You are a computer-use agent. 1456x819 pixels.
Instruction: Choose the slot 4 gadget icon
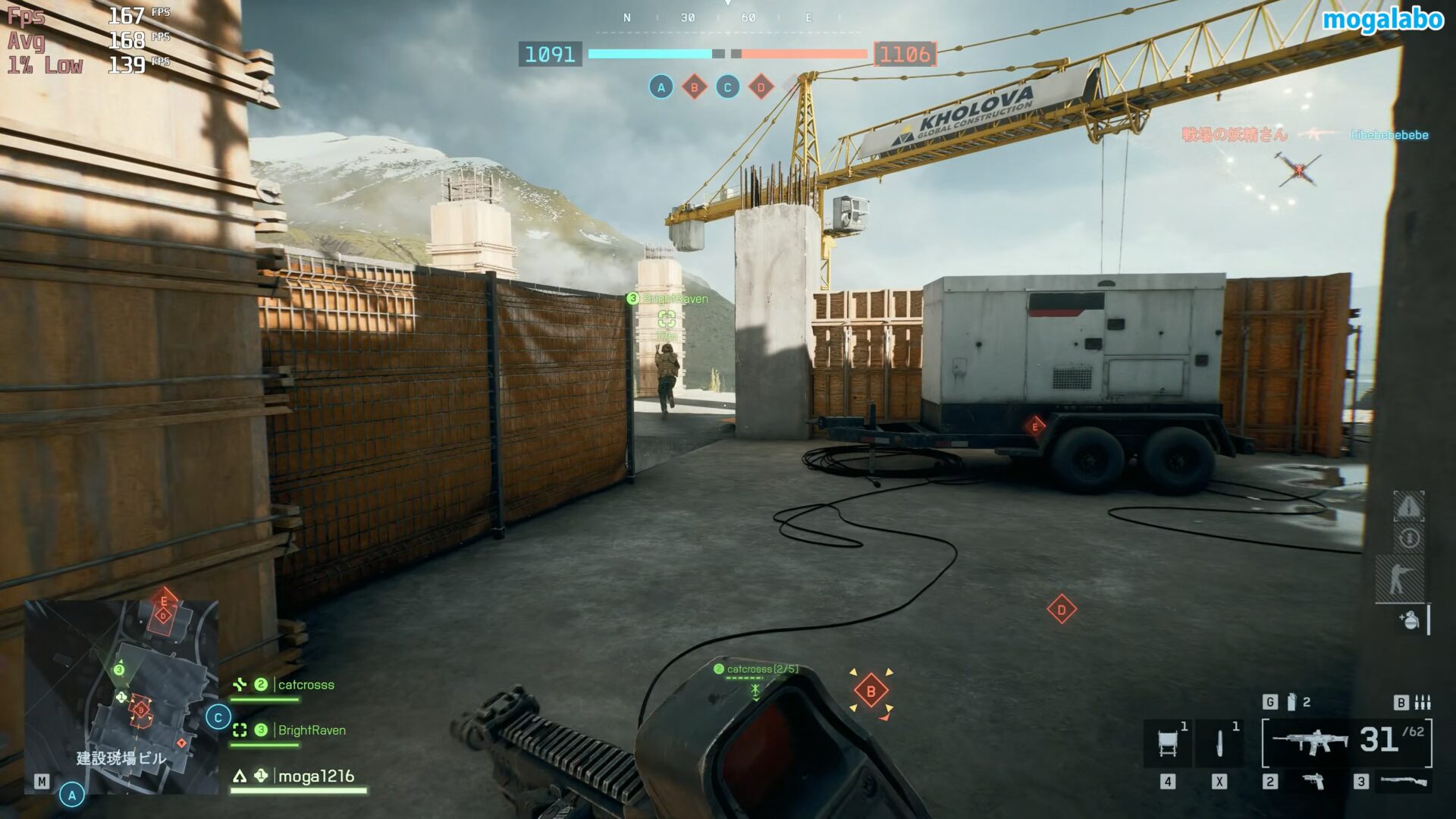[x=1168, y=742]
